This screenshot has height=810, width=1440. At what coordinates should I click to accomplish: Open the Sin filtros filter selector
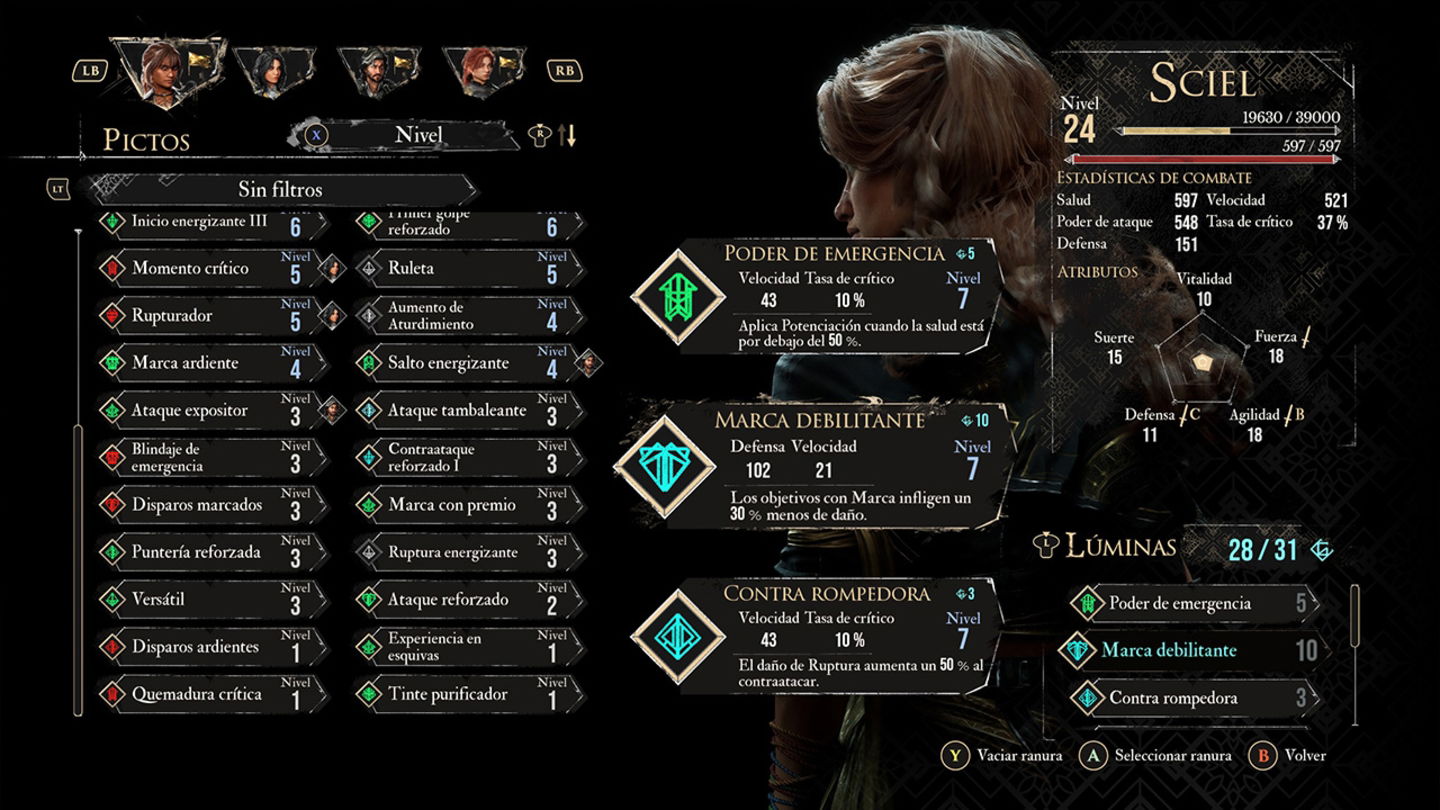(x=280, y=189)
